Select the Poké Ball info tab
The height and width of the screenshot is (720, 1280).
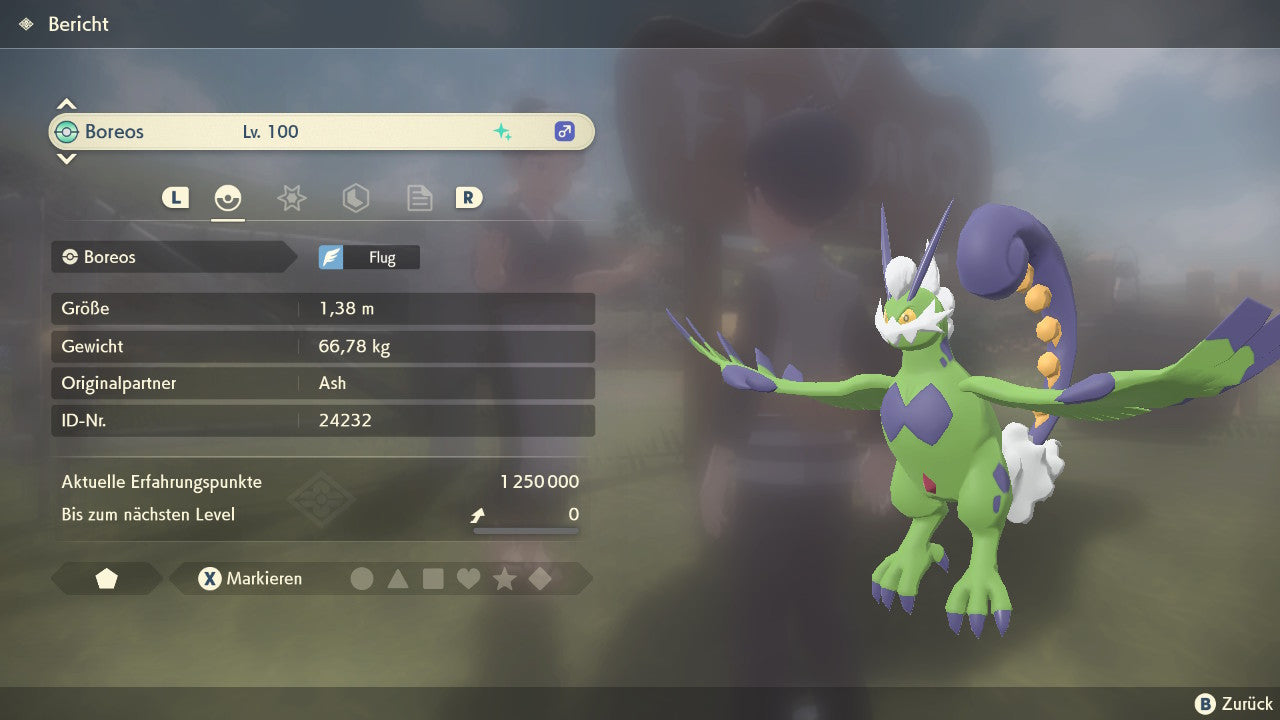click(x=228, y=198)
